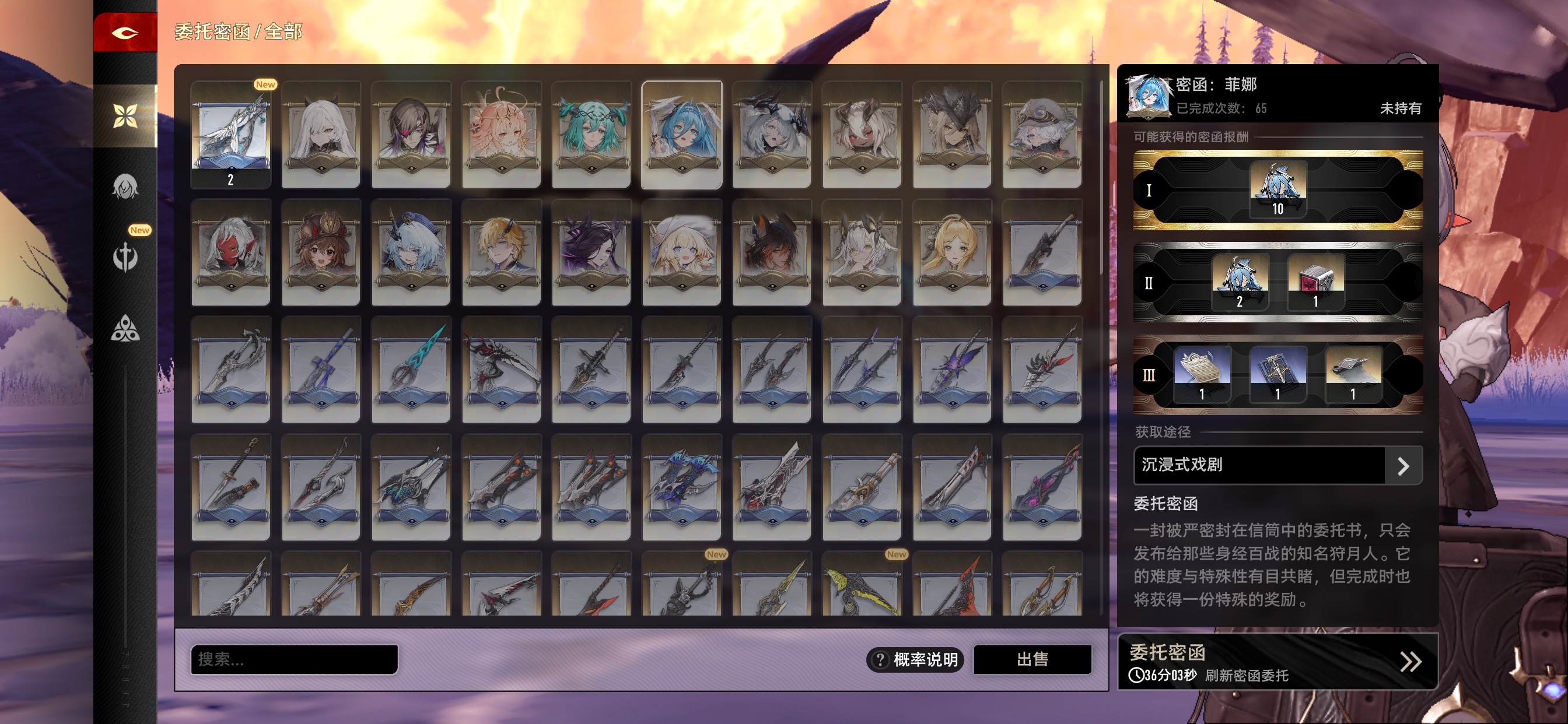The height and width of the screenshot is (724, 1568).
Task: Select the red-faced demon character letter
Action: tap(230, 252)
